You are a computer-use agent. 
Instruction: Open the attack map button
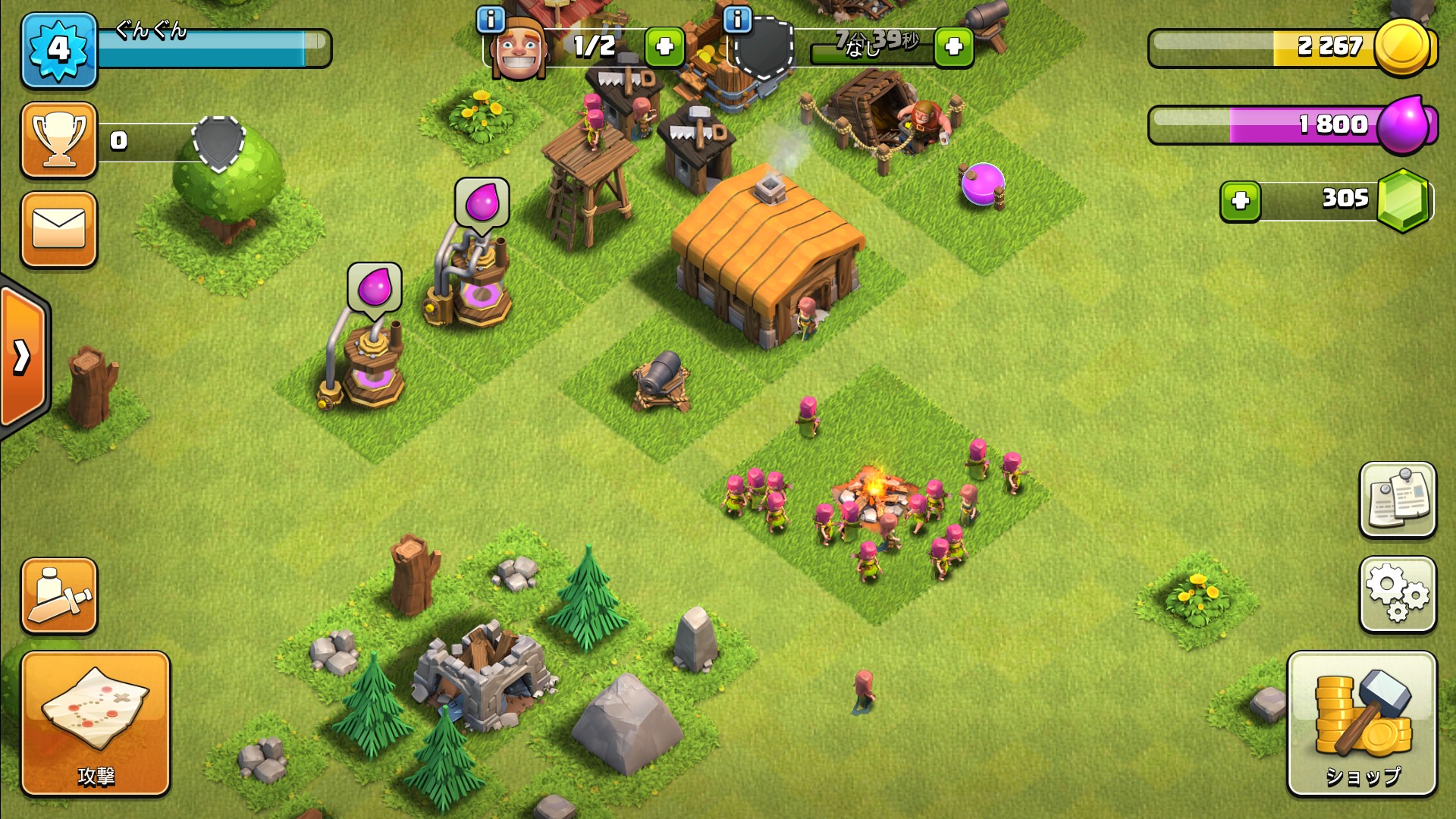(x=95, y=723)
